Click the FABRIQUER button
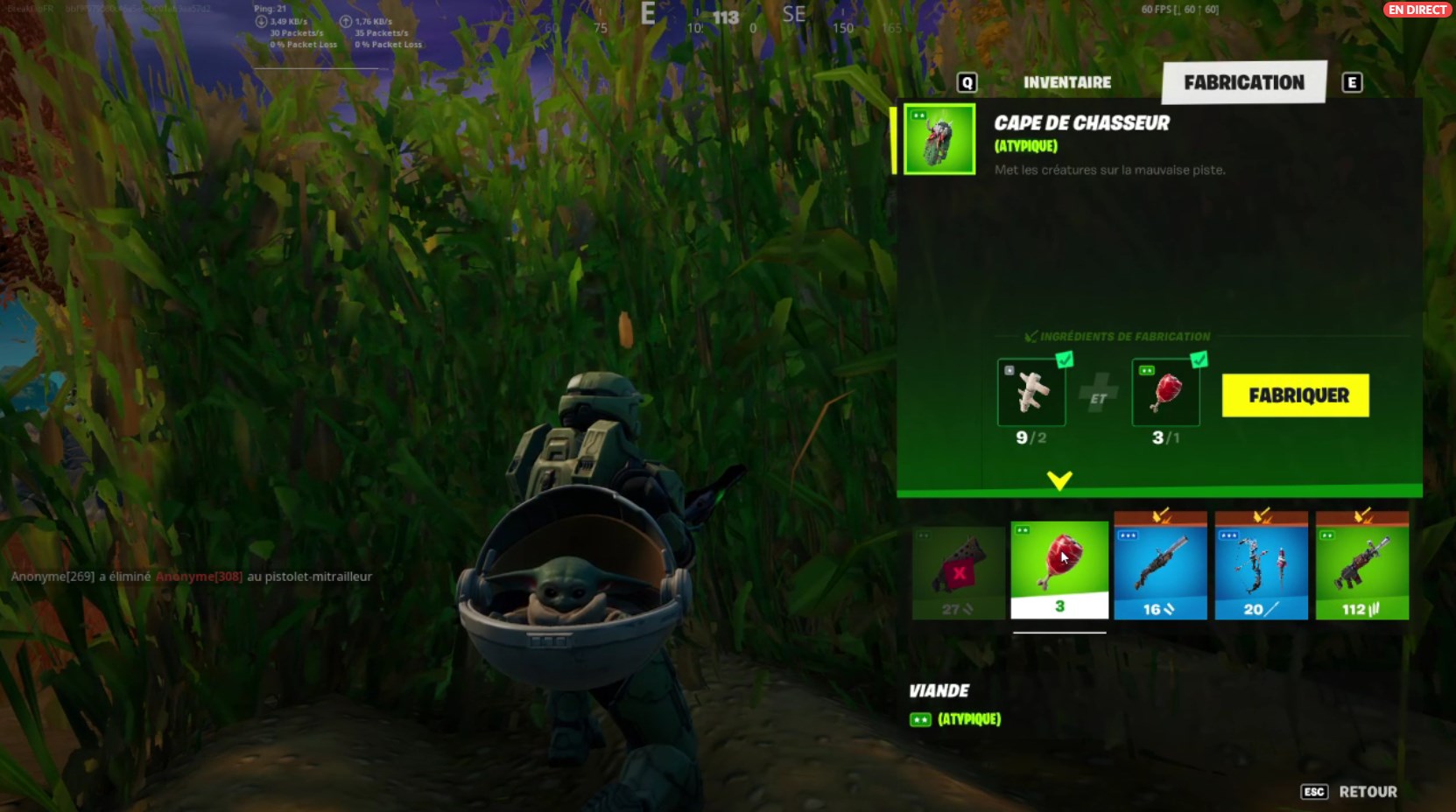Viewport: 1456px width, 812px height. (x=1295, y=395)
